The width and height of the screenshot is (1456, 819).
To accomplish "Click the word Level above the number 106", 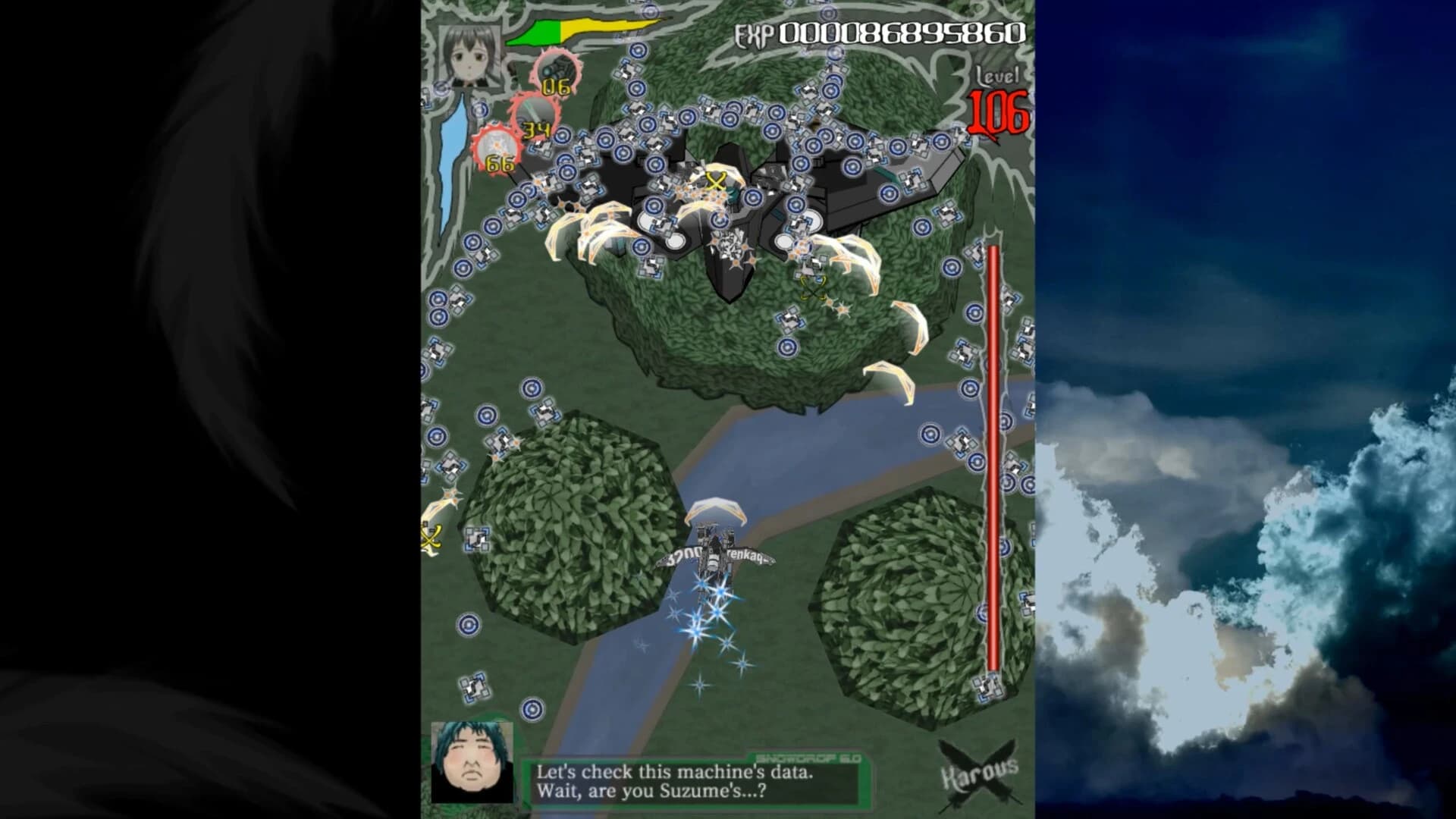I will pyautogui.click(x=1000, y=78).
